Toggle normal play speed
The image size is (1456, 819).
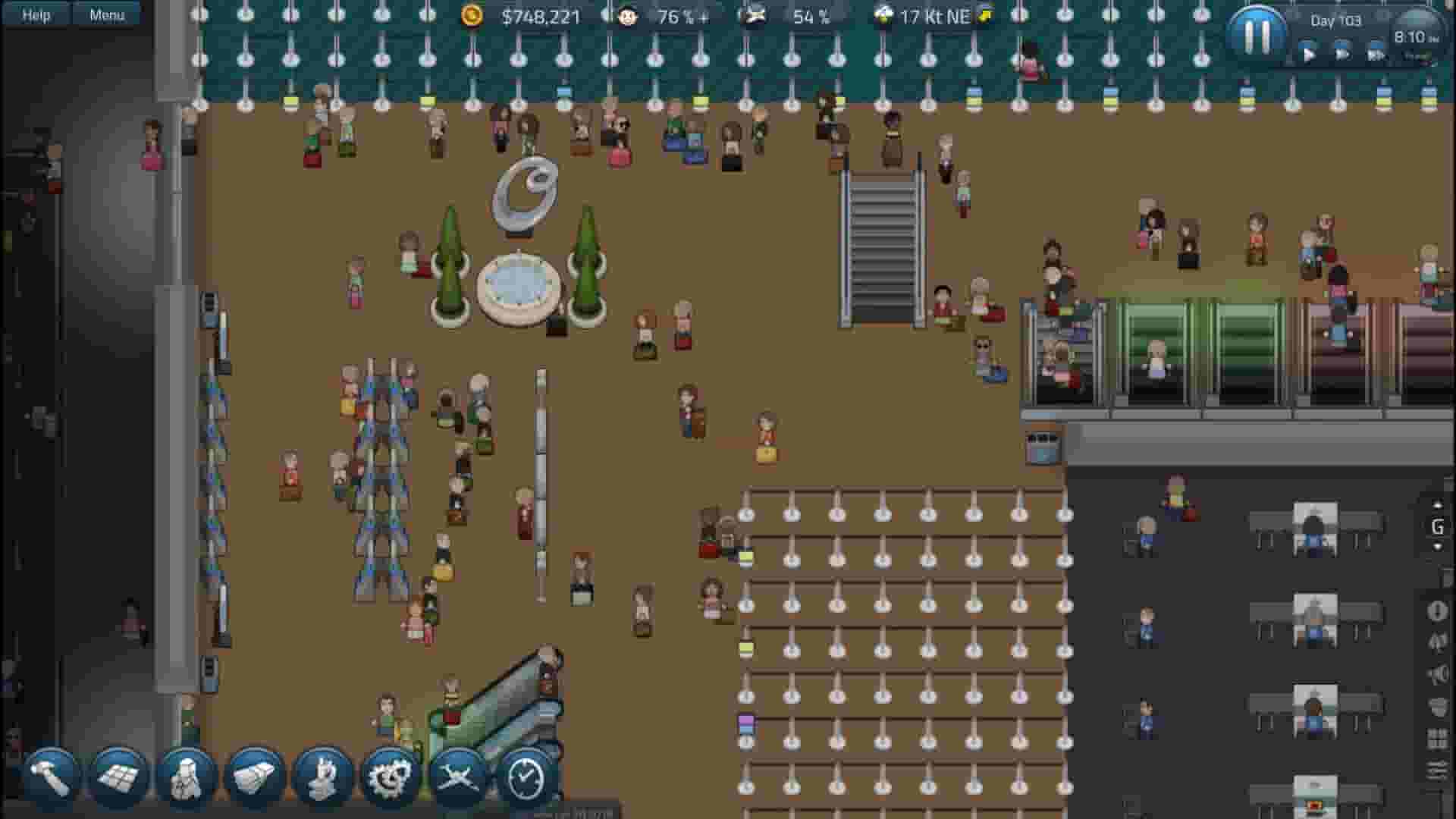[x=1309, y=54]
